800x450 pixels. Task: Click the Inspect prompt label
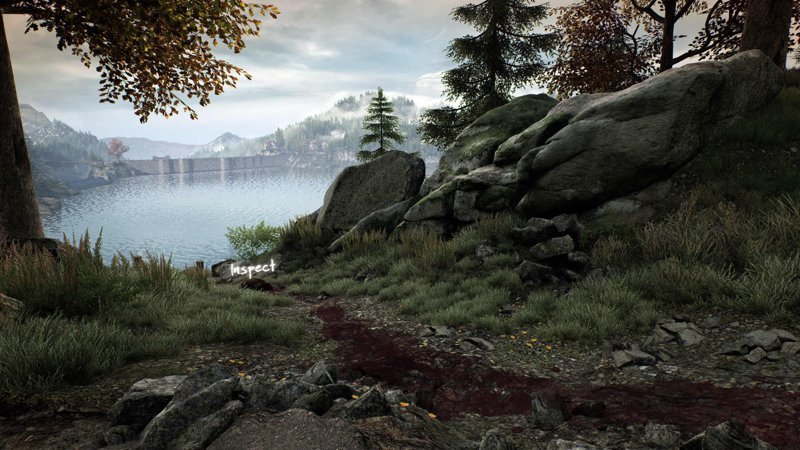point(253,268)
